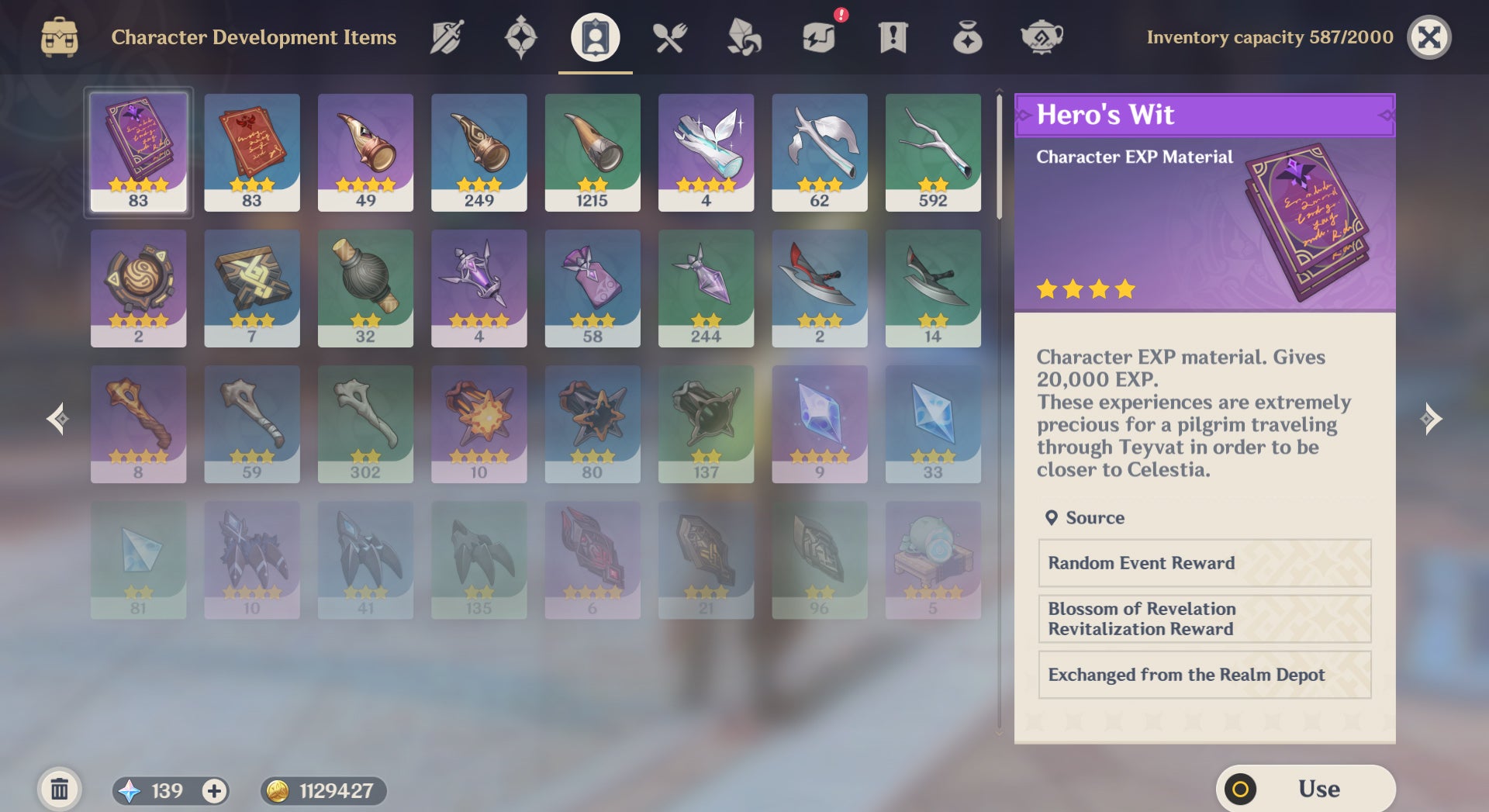Viewport: 1489px width, 812px height.
Task: Close the inventory screen
Action: tap(1429, 37)
